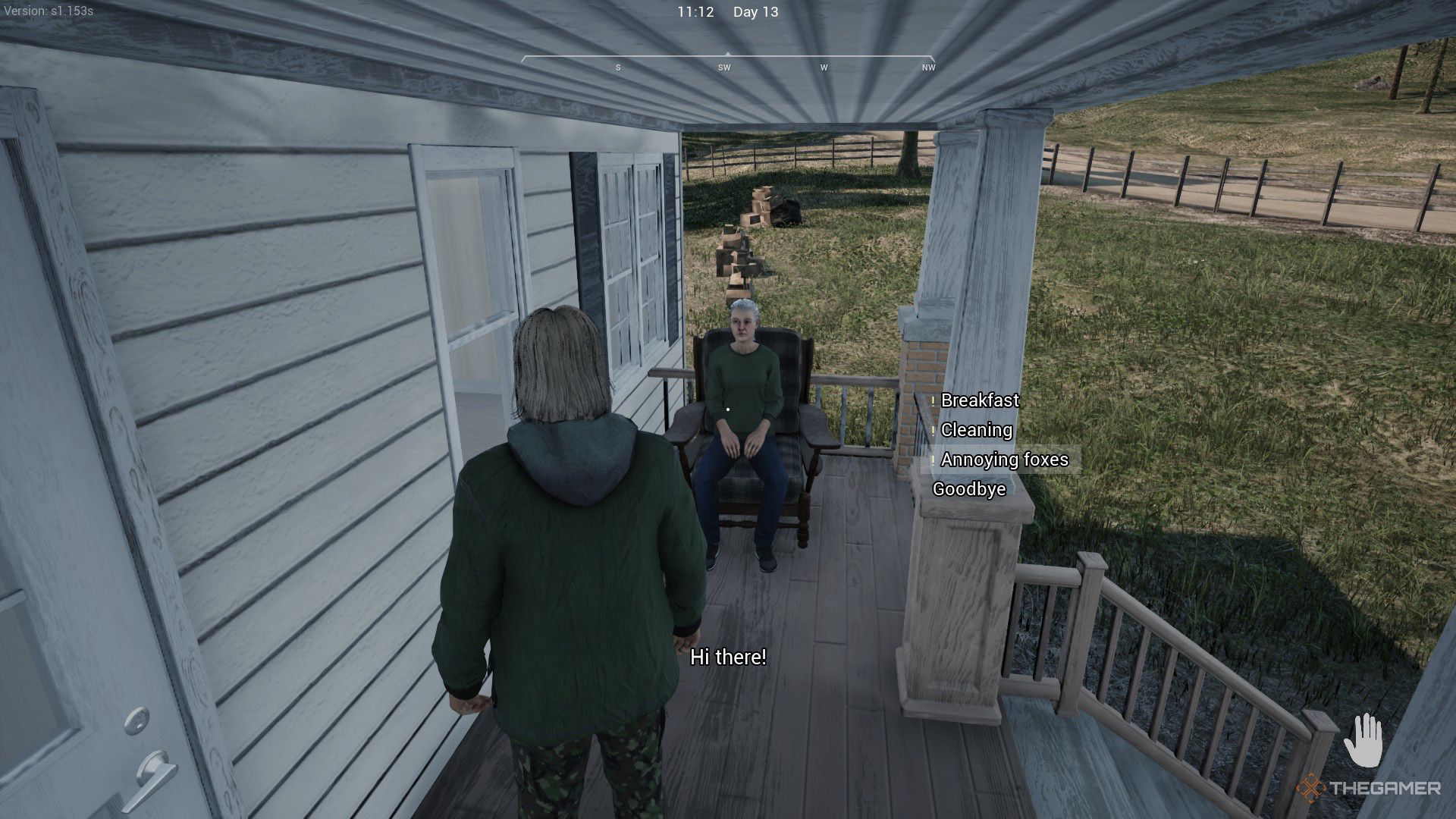Click the Hi there! subtitle text
1456x819 pixels.
[x=727, y=658]
